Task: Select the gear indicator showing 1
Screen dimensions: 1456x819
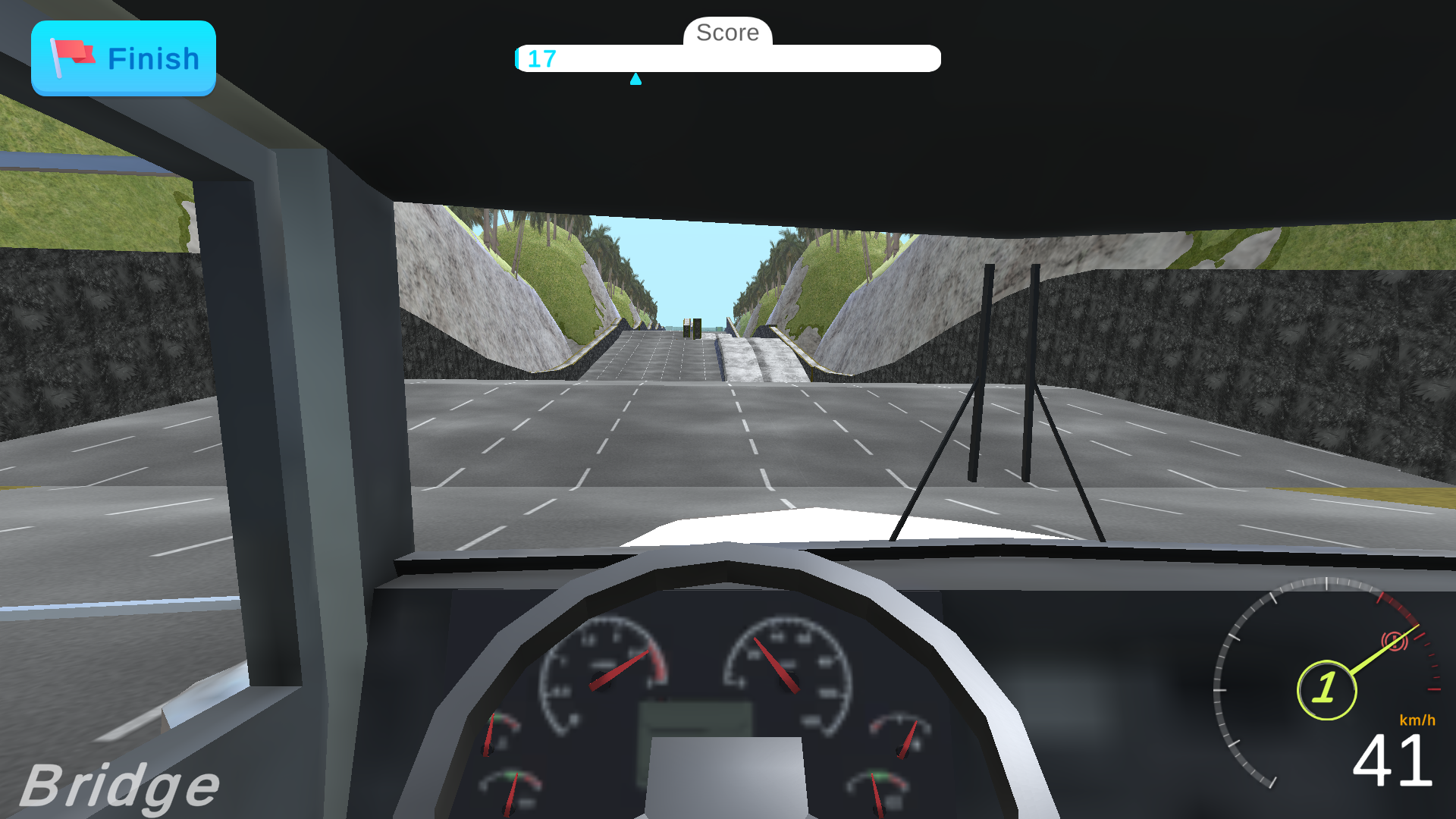Action: [1326, 687]
